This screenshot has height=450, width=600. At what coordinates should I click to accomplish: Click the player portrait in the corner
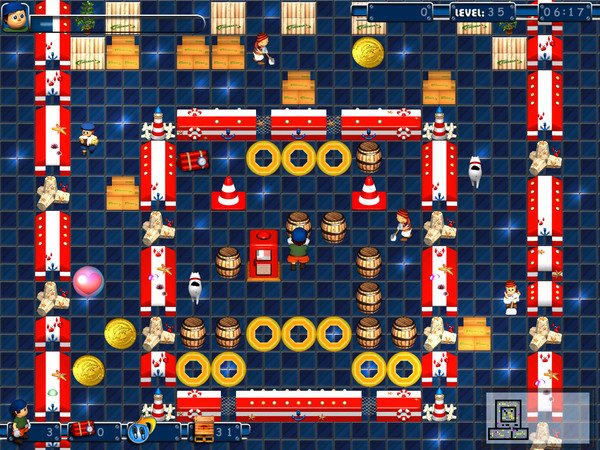pyautogui.click(x=15, y=17)
